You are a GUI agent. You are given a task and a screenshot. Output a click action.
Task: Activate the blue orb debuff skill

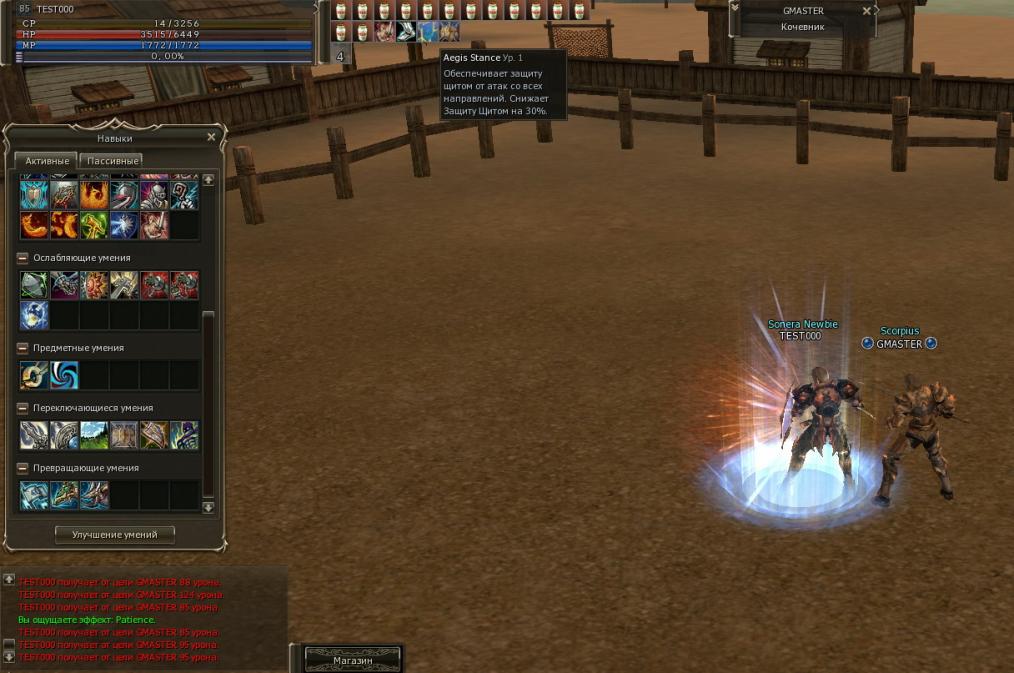pyautogui.click(x=34, y=315)
